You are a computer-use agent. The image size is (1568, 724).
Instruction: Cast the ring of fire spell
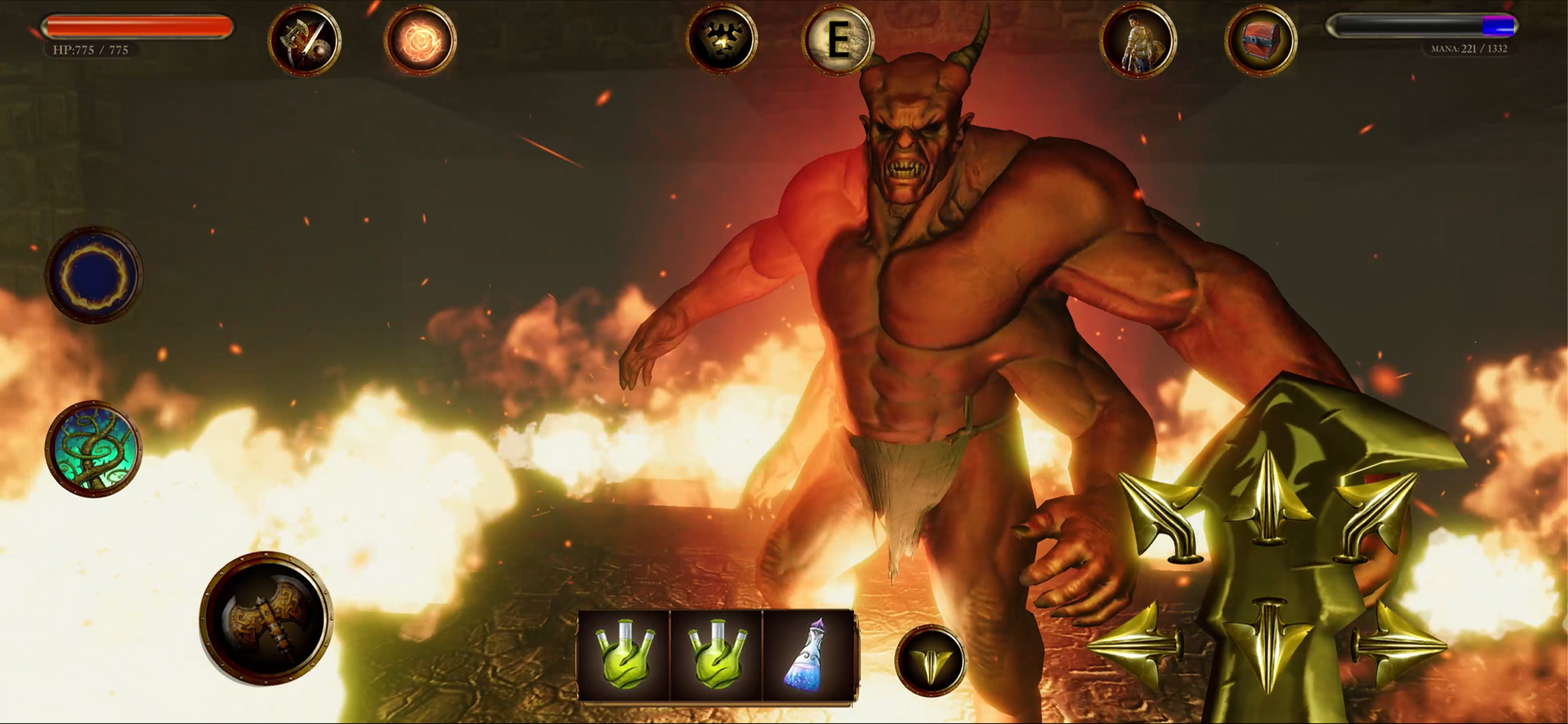pyautogui.click(x=94, y=275)
